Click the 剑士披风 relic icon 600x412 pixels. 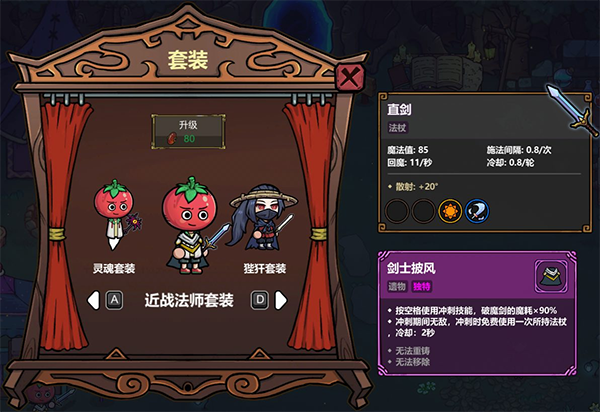(x=549, y=274)
